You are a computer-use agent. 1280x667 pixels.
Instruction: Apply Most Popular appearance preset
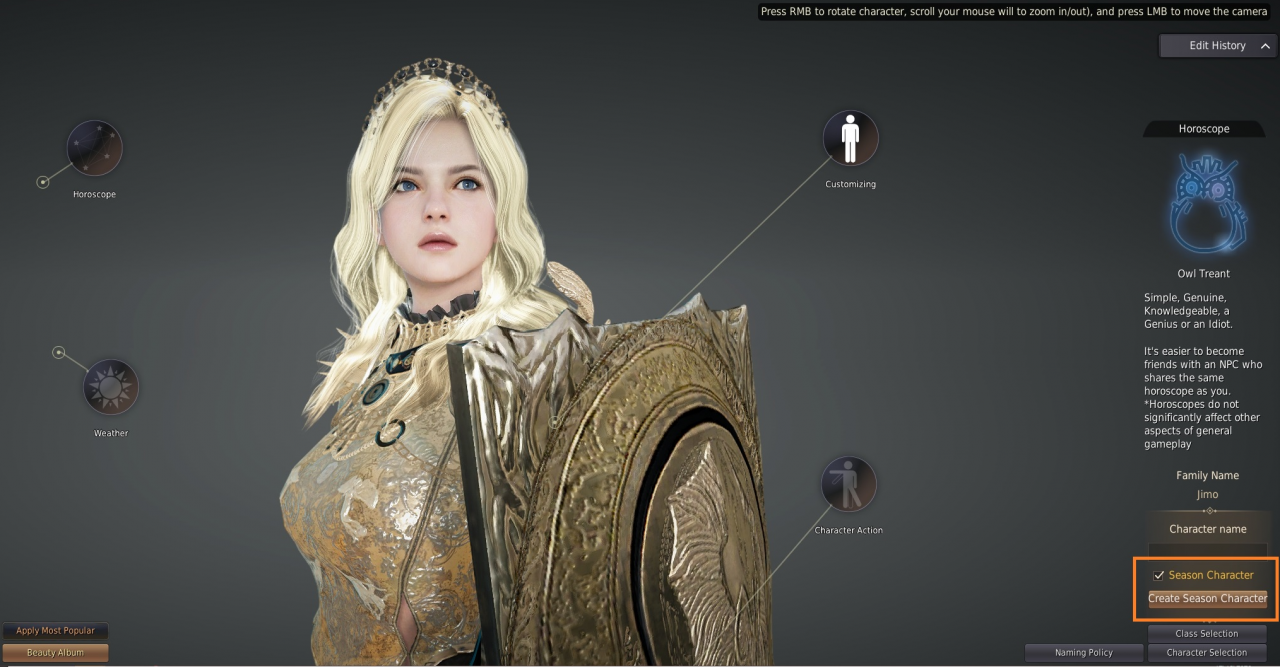pyautogui.click(x=55, y=631)
